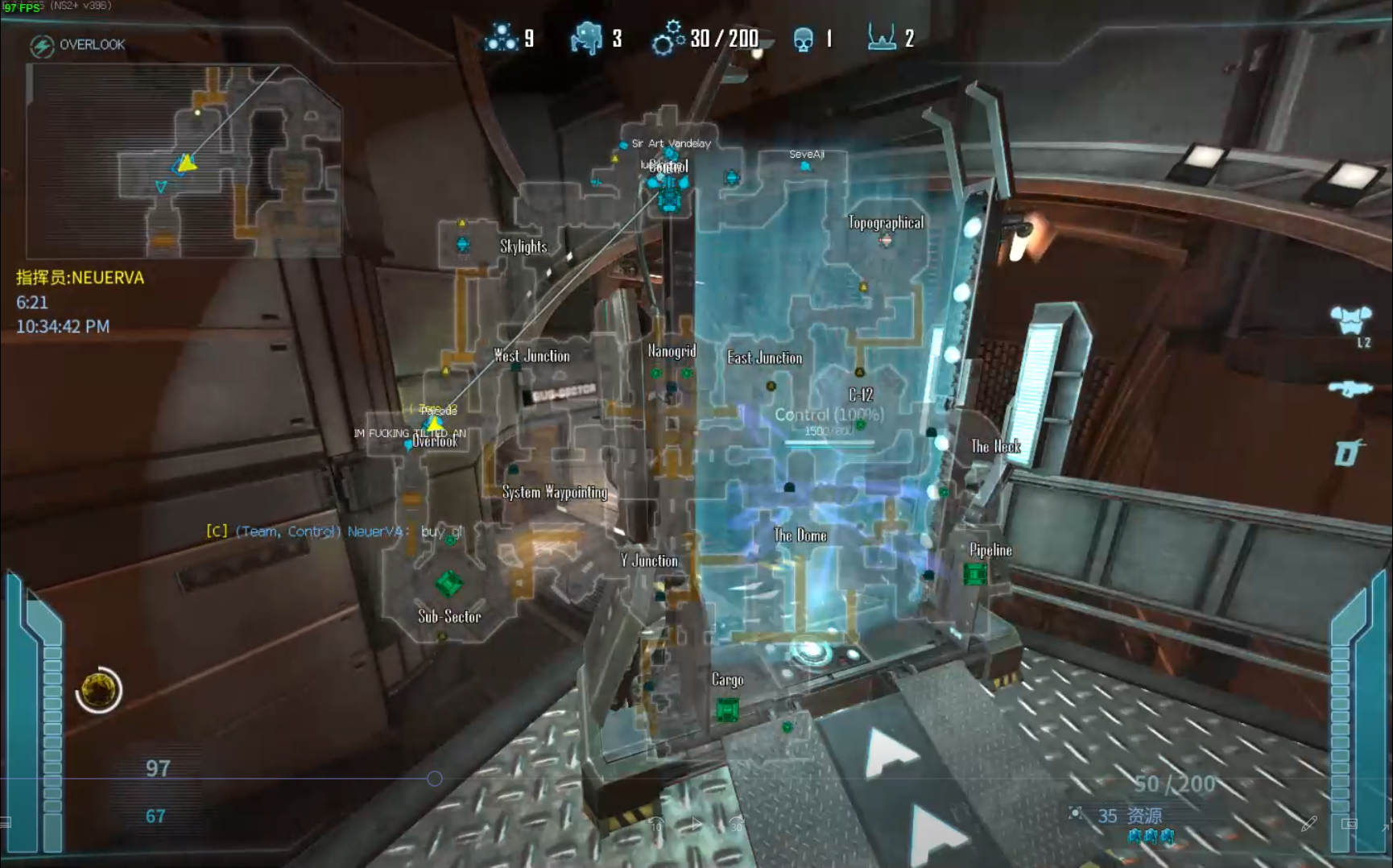Click the Overlook minimap in the corner
Image resolution: width=1393 pixels, height=868 pixels.
(184, 161)
